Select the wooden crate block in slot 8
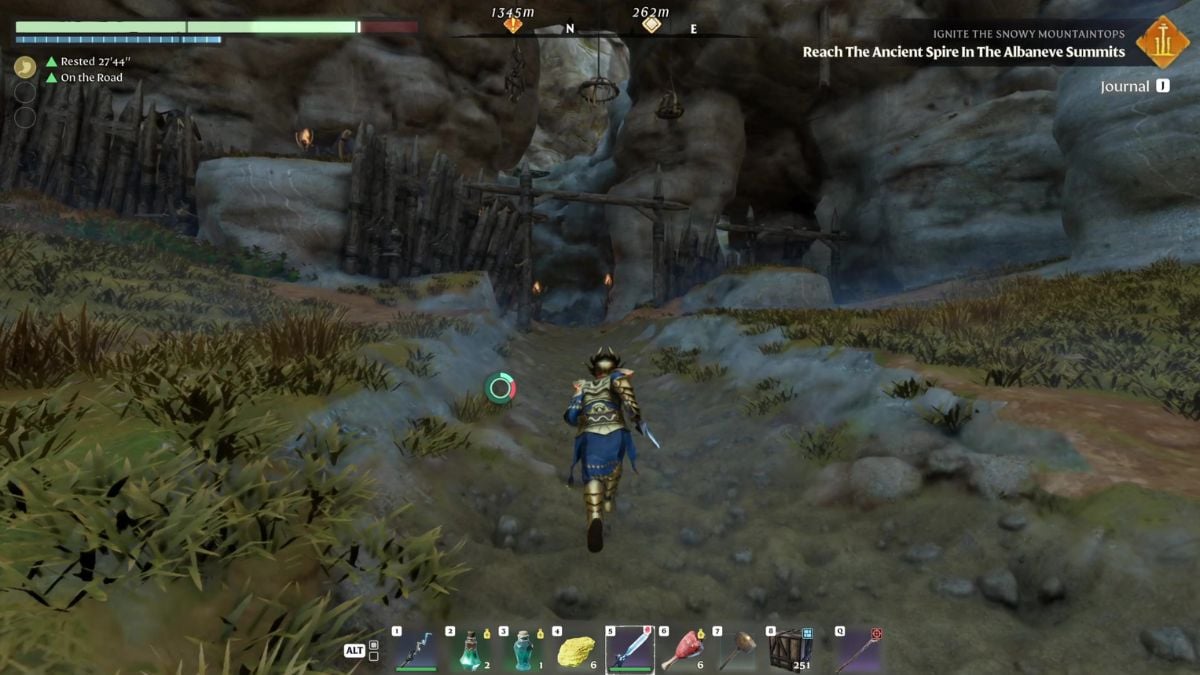 tap(789, 650)
